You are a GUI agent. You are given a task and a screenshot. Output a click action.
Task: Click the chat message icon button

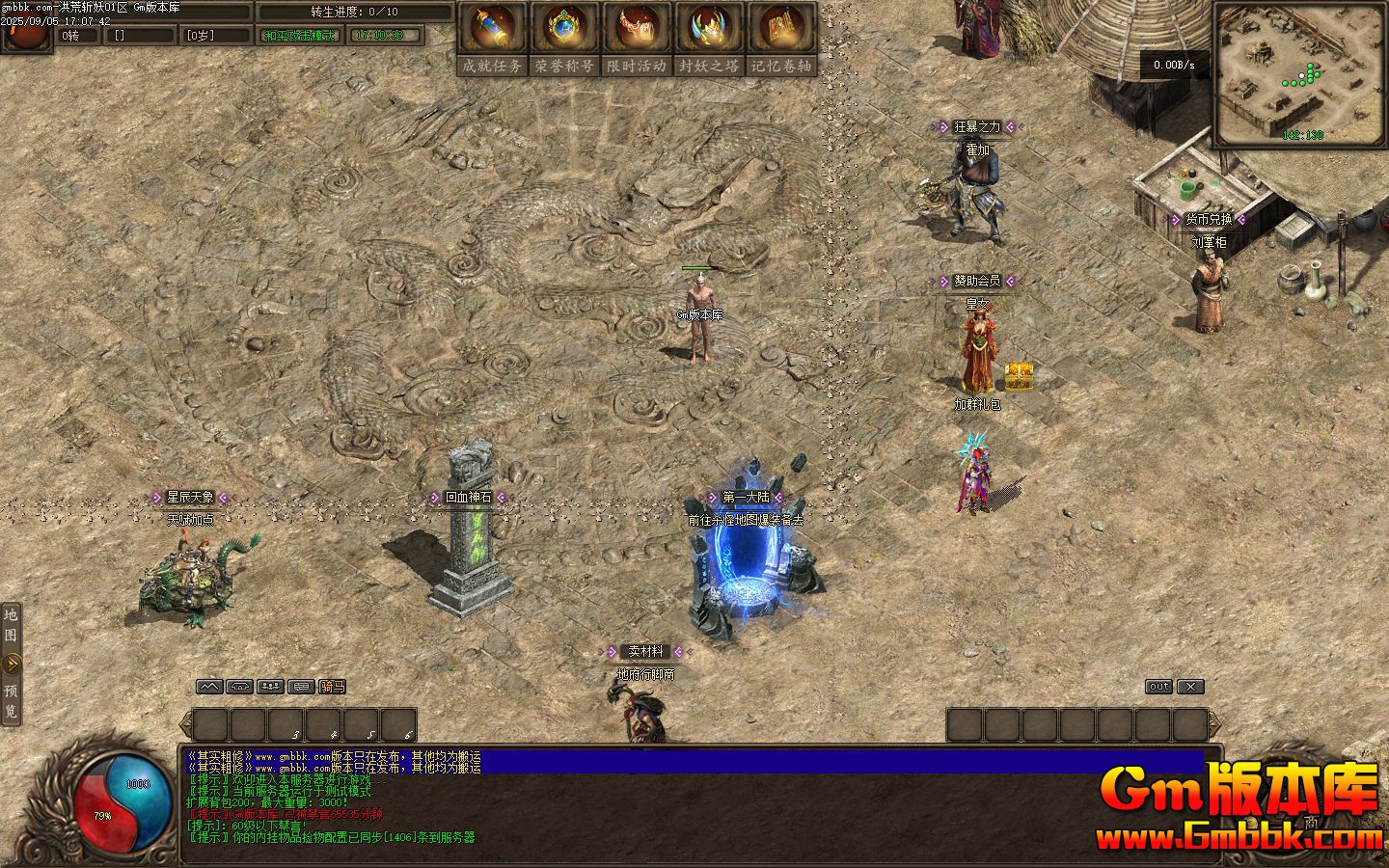pos(301,687)
